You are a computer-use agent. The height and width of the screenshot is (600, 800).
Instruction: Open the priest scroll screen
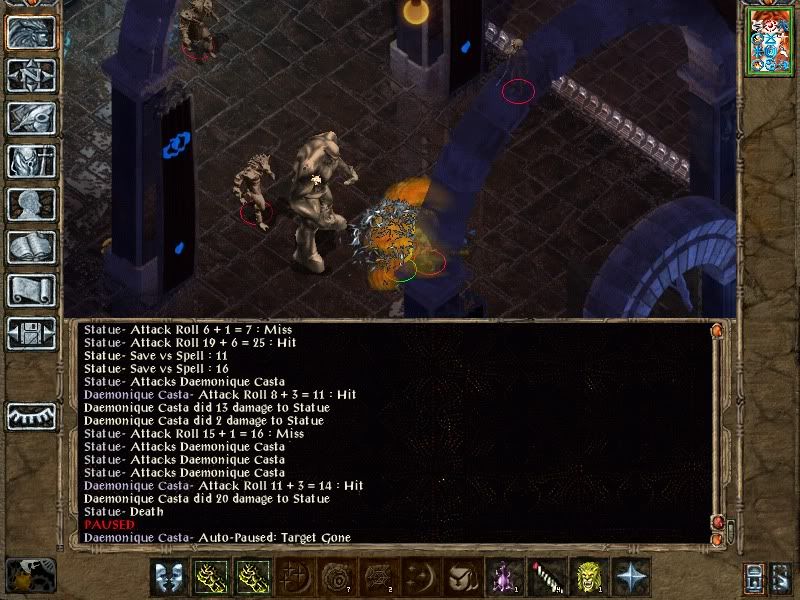[31, 290]
